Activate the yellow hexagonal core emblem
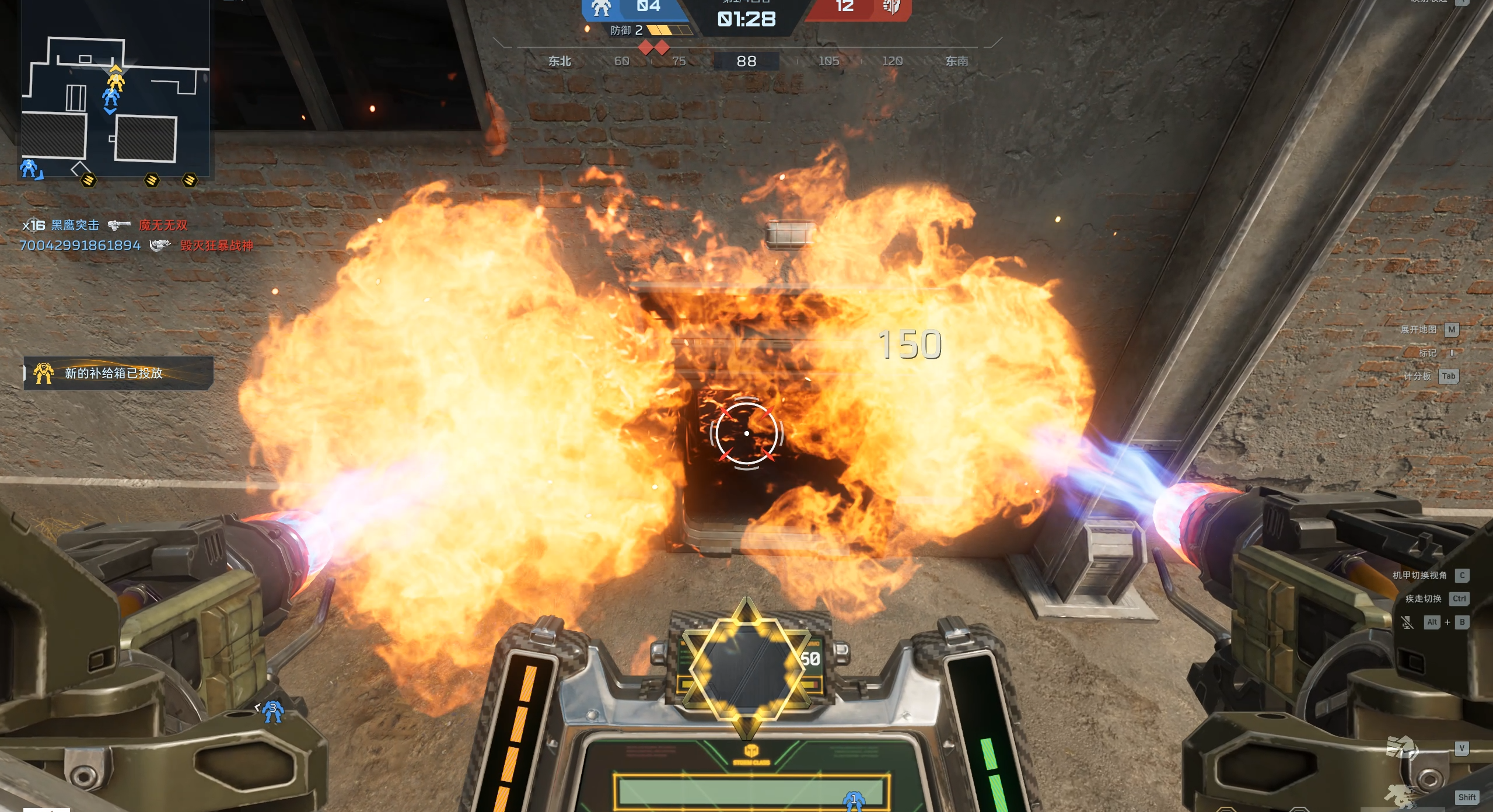The height and width of the screenshot is (812, 1493). [746, 666]
